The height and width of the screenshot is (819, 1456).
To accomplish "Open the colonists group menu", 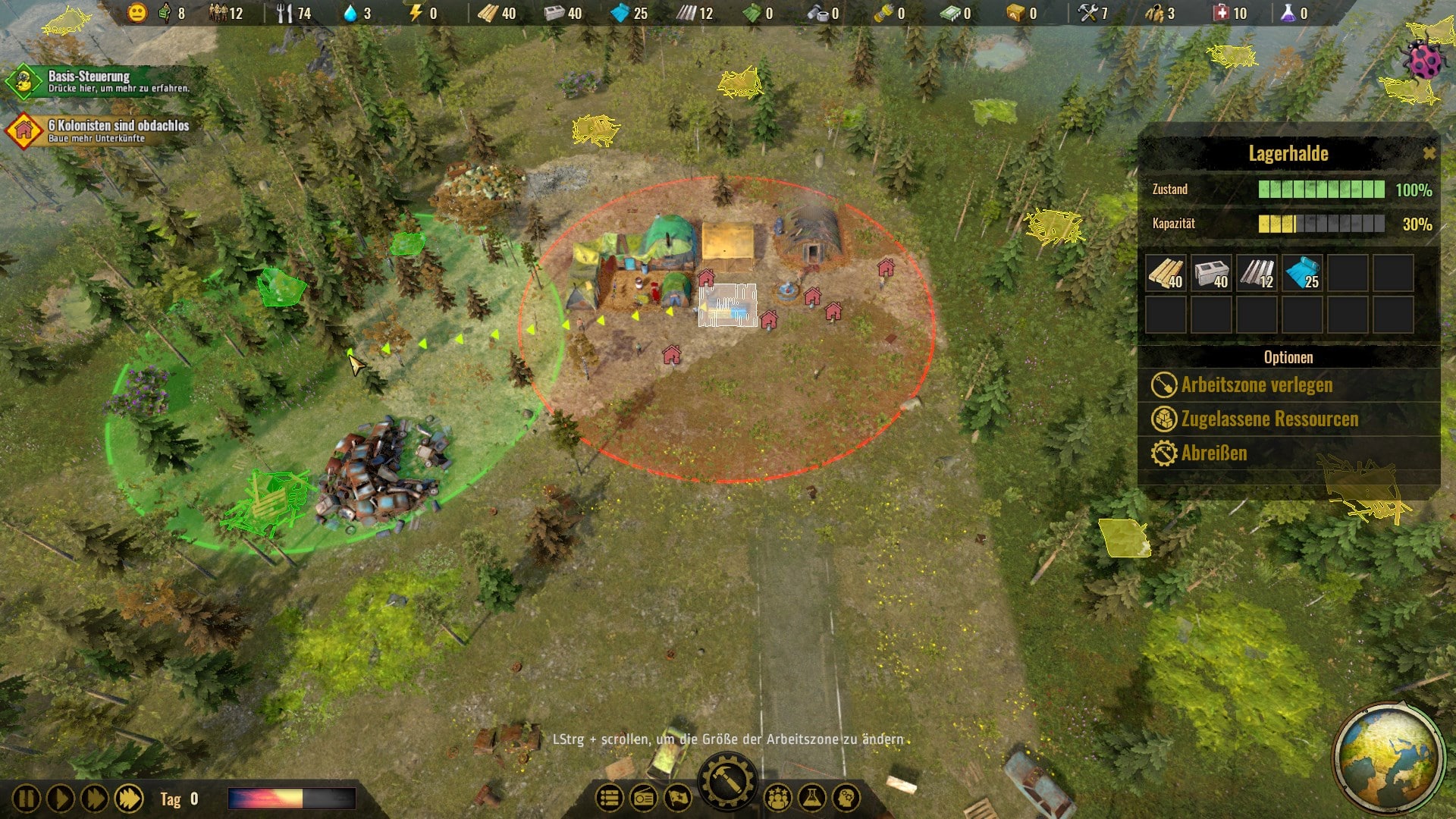I will point(778,798).
